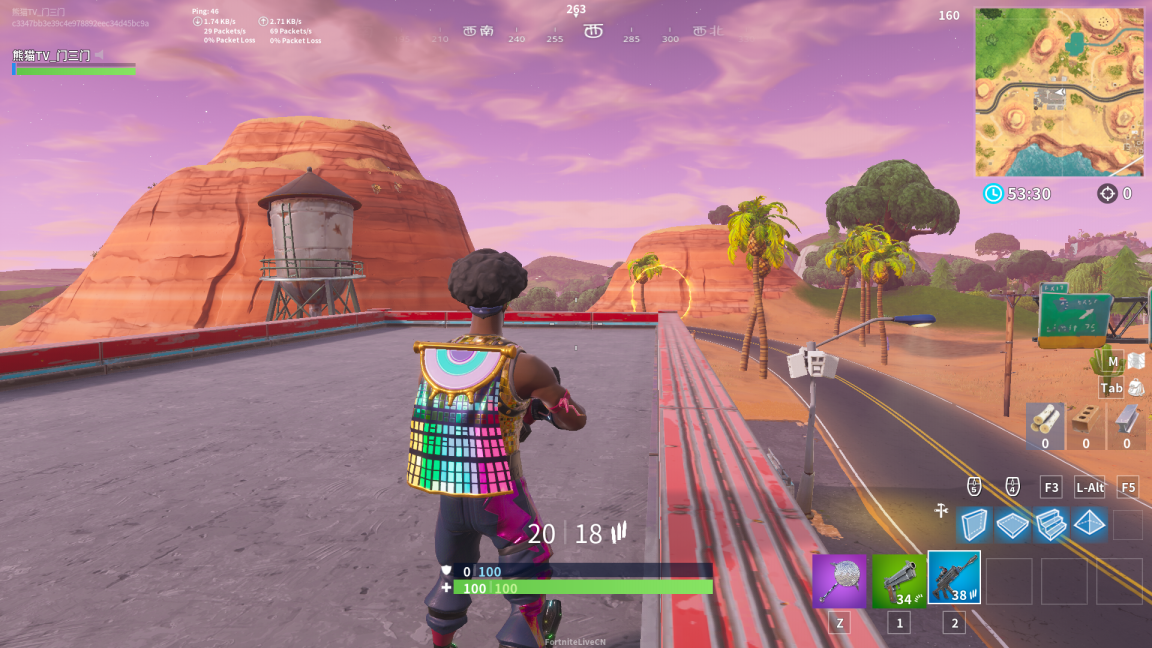
Task: Equip the green revolver slot
Action: click(898, 580)
